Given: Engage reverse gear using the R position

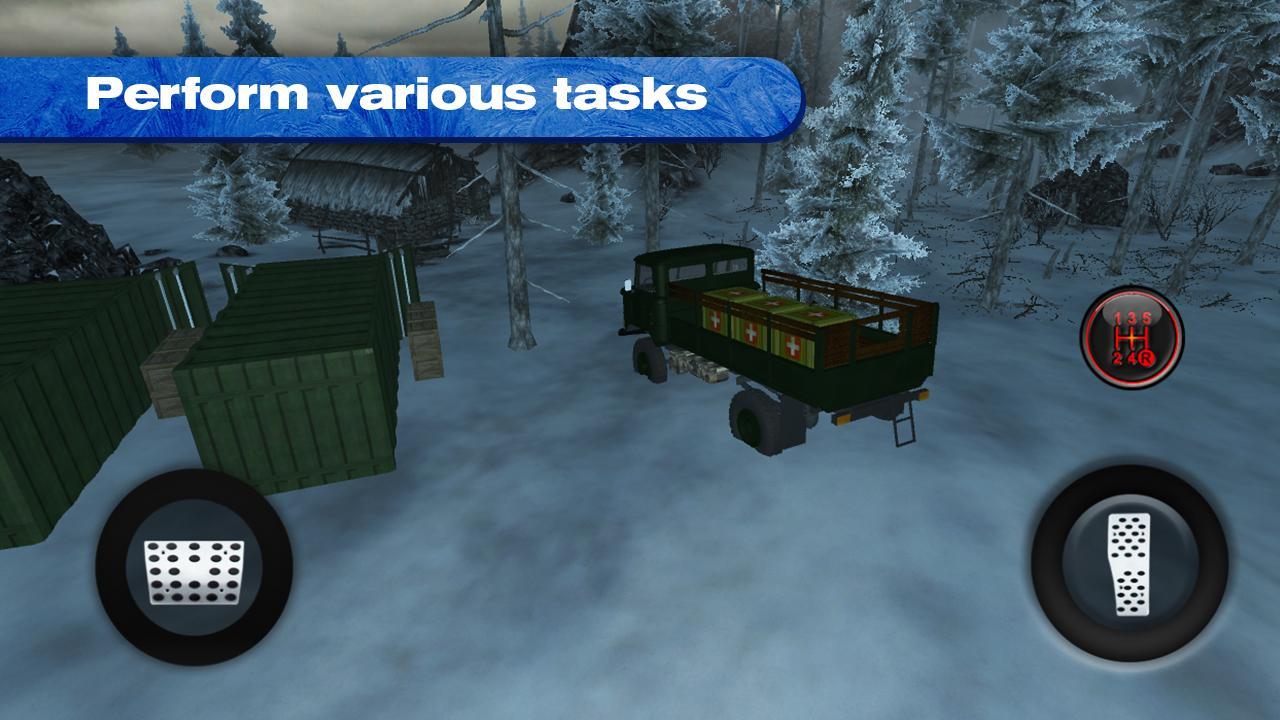Looking at the screenshot, I should click(1146, 358).
